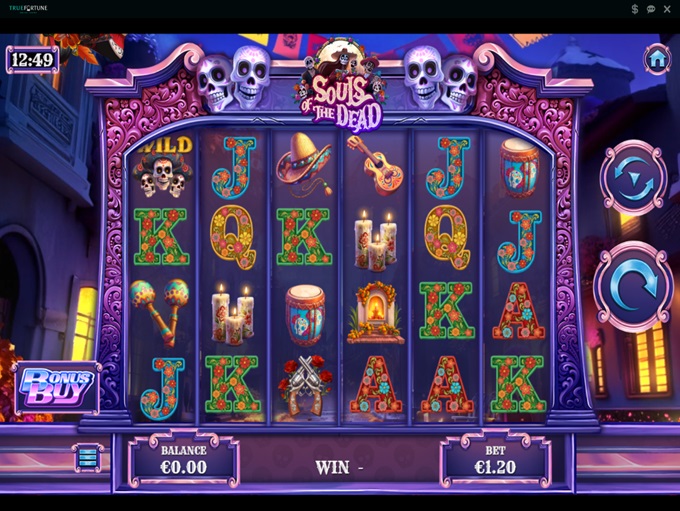This screenshot has height=511, width=680.
Task: Open the Bonus Buy feature
Action: click(x=57, y=387)
